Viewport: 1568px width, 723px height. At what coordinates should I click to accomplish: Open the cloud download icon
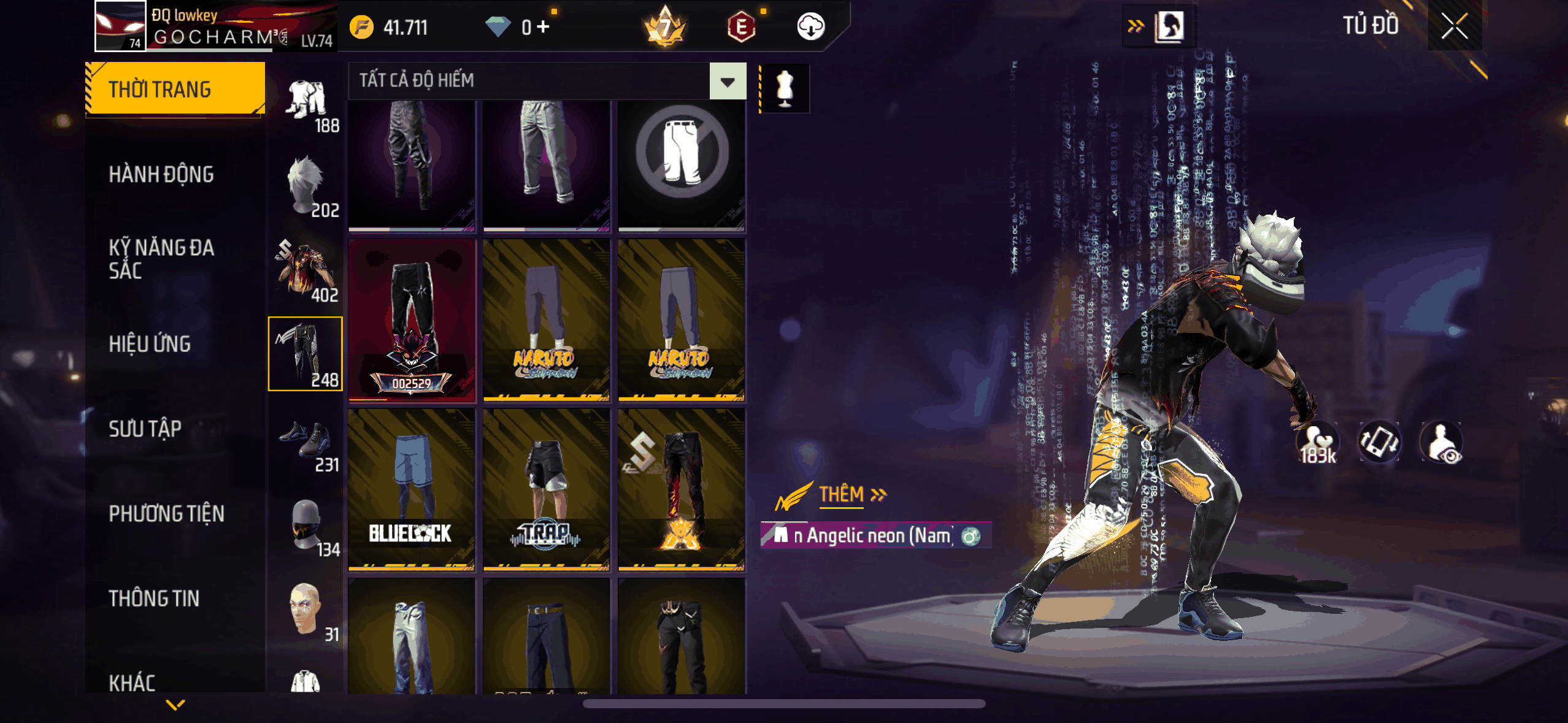810,27
